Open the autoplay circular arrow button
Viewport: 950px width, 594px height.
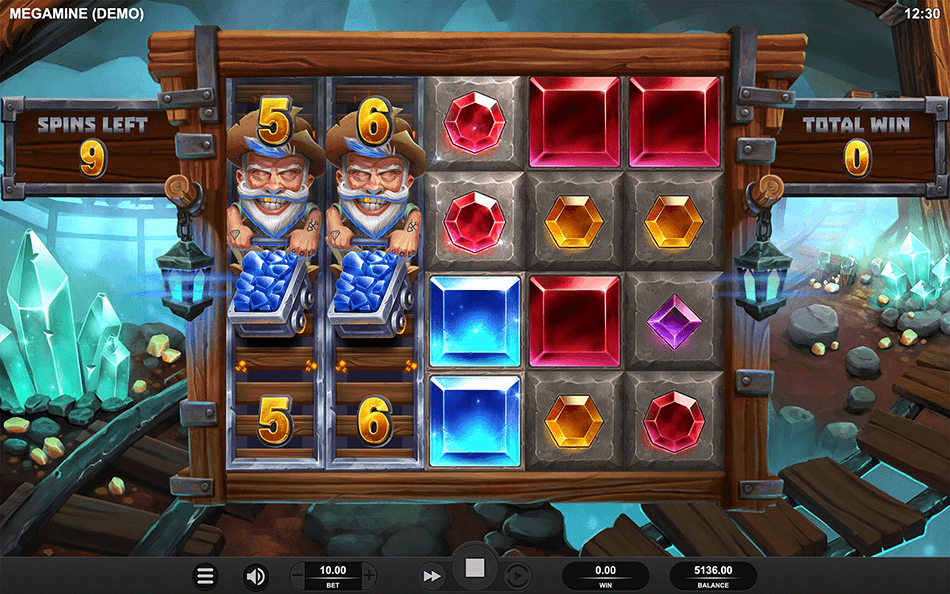[x=517, y=576]
